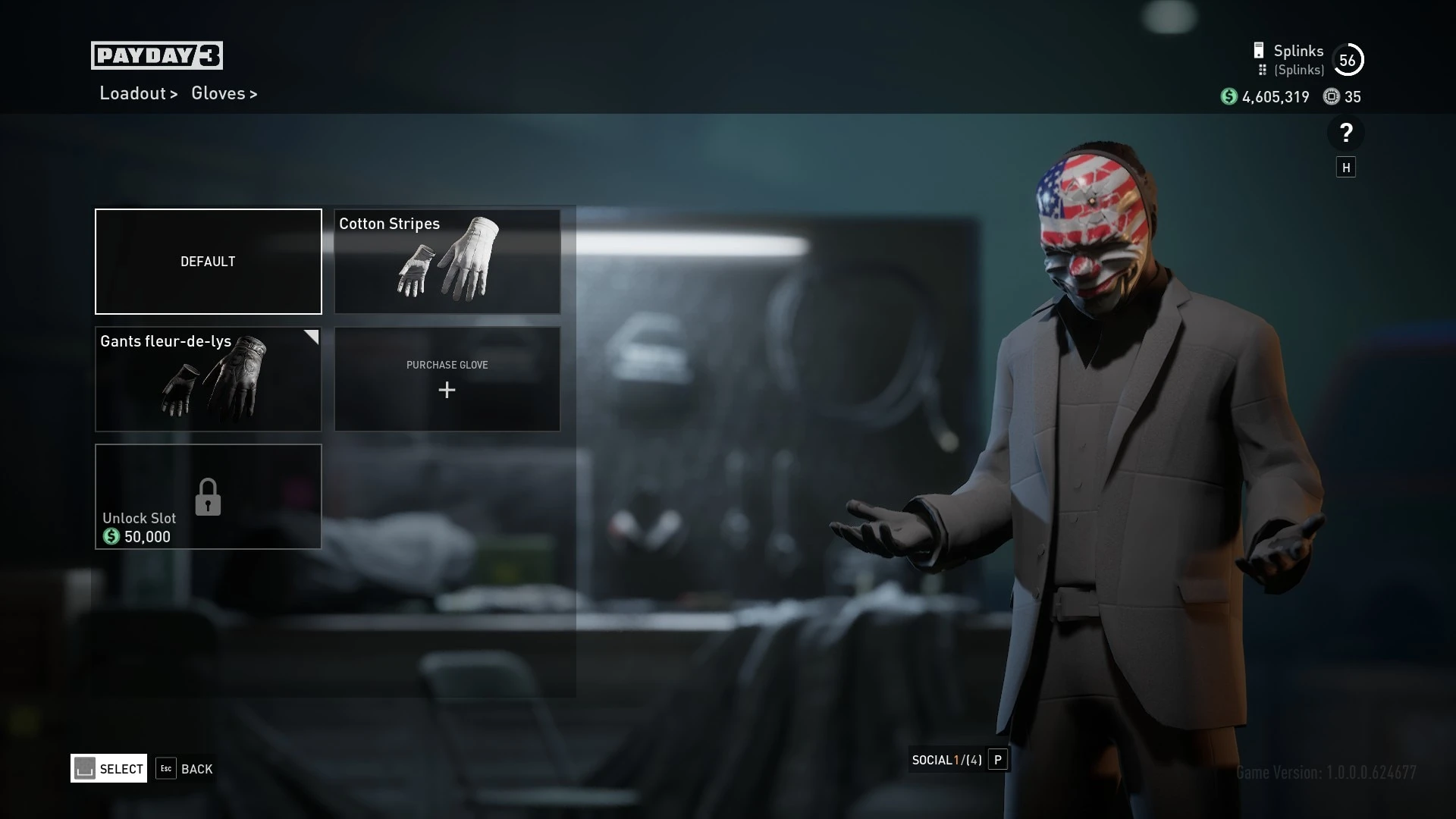Click the level 56 progress ring
The image size is (1456, 819).
(1348, 58)
